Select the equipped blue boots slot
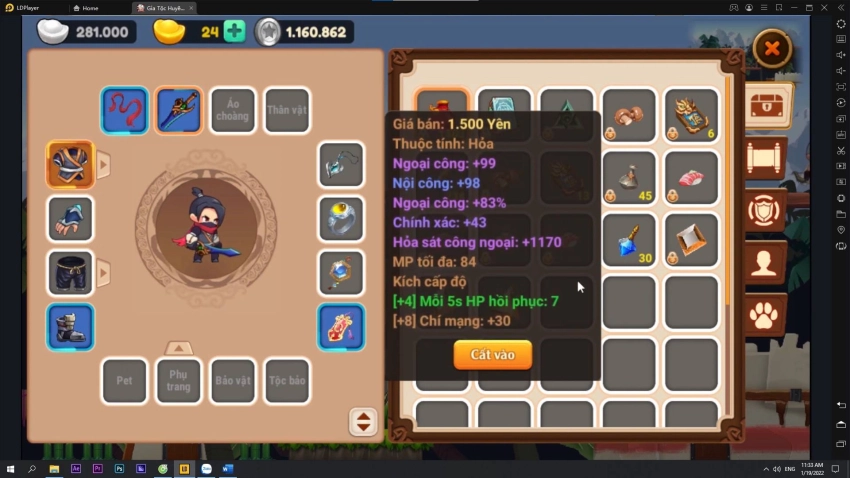This screenshot has height=478, width=850. click(71, 327)
